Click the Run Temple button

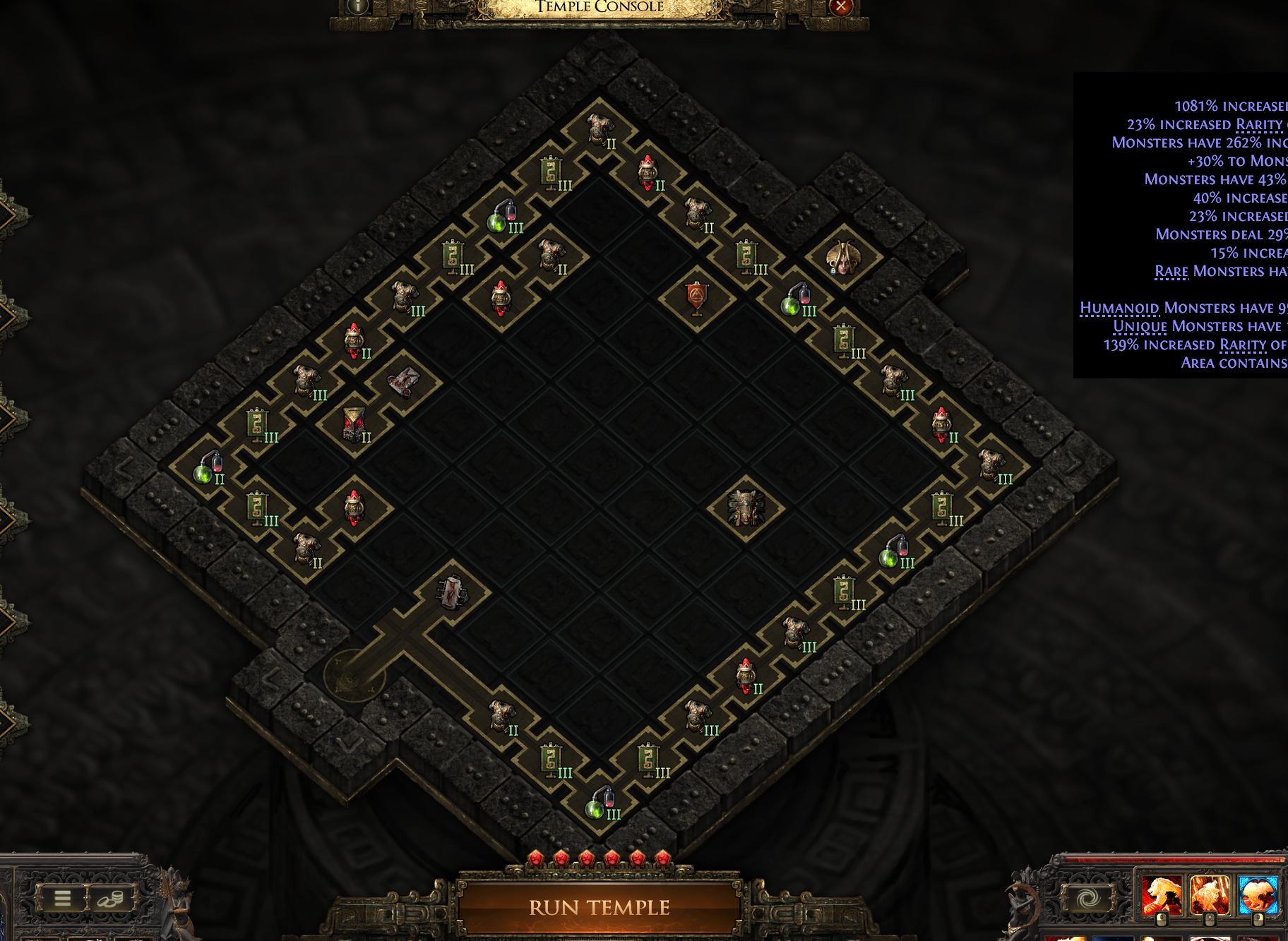[599, 907]
